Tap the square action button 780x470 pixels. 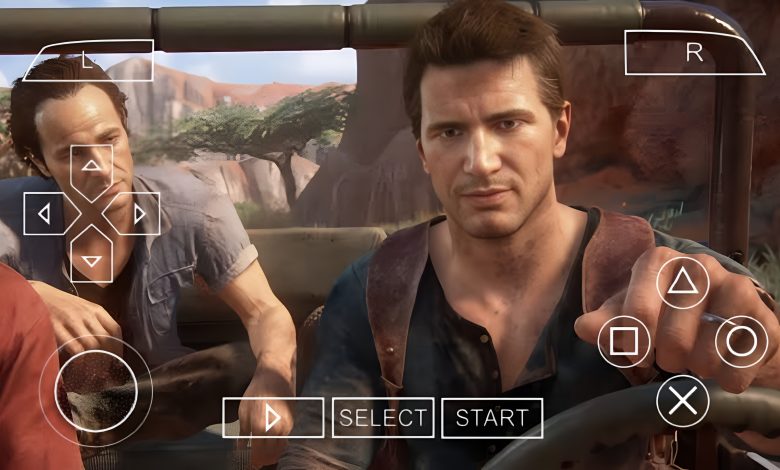click(624, 342)
